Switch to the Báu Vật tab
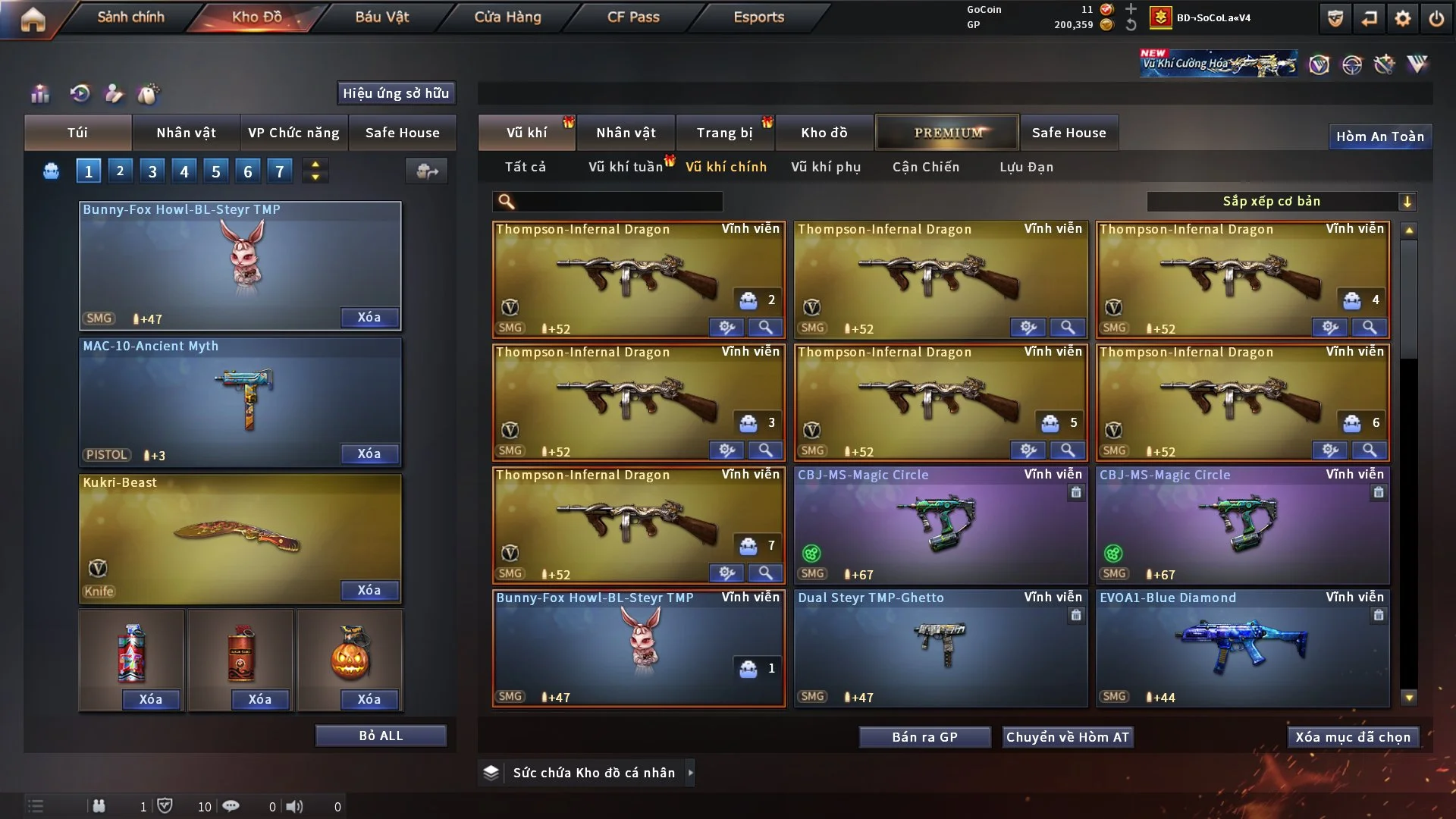 [x=382, y=17]
